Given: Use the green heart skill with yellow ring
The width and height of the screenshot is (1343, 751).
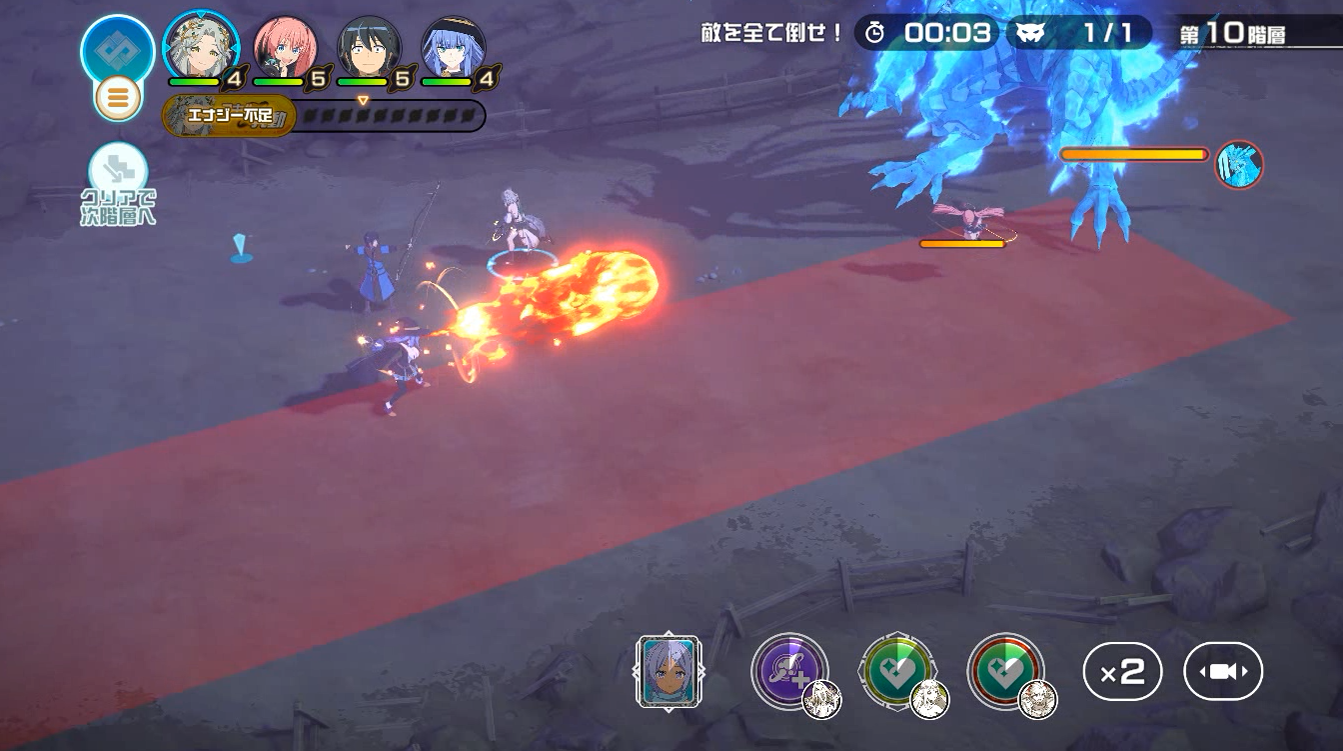Looking at the screenshot, I should [x=898, y=672].
